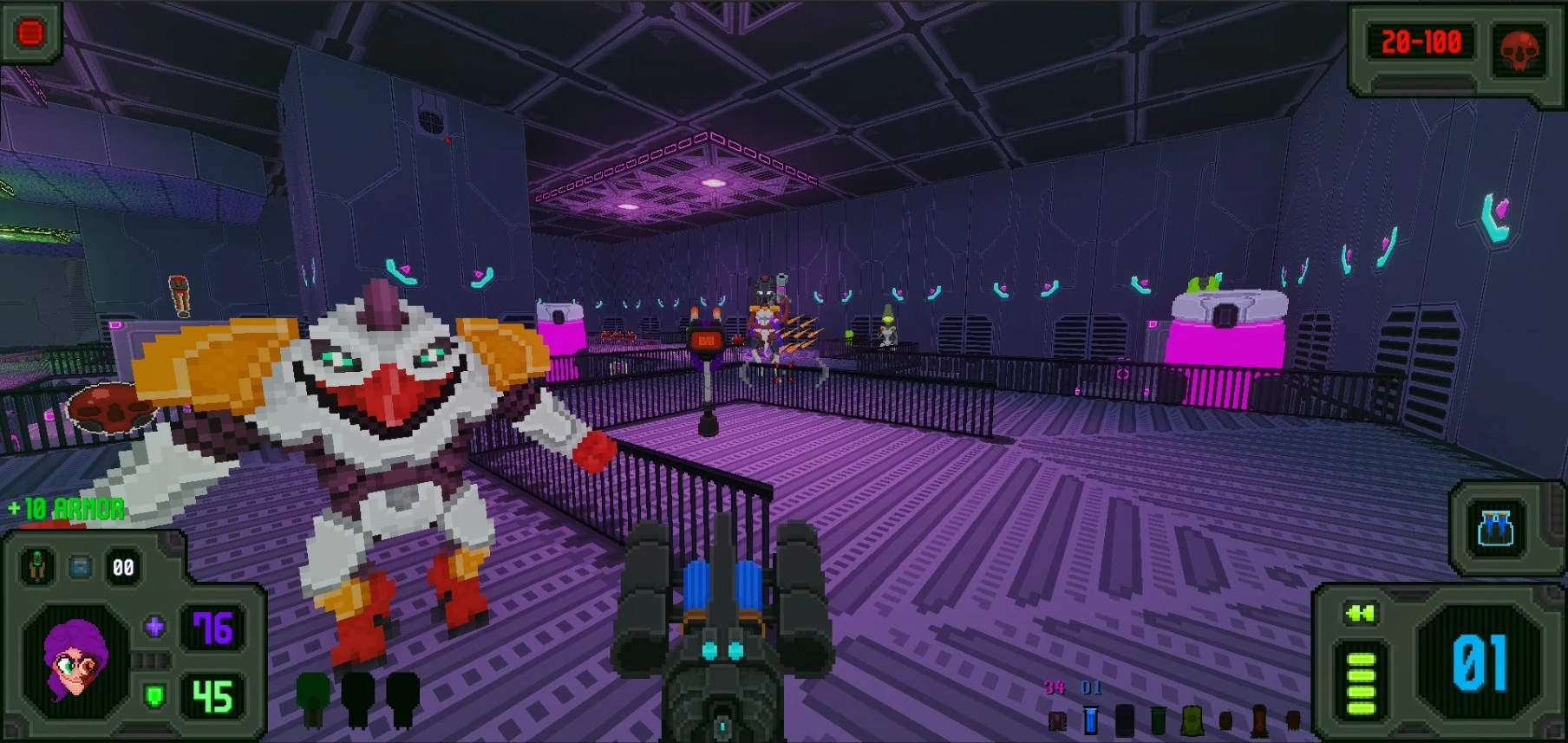Tap the green double-arrow weapon switch
This screenshot has width=1568, height=743.
coord(1360,615)
